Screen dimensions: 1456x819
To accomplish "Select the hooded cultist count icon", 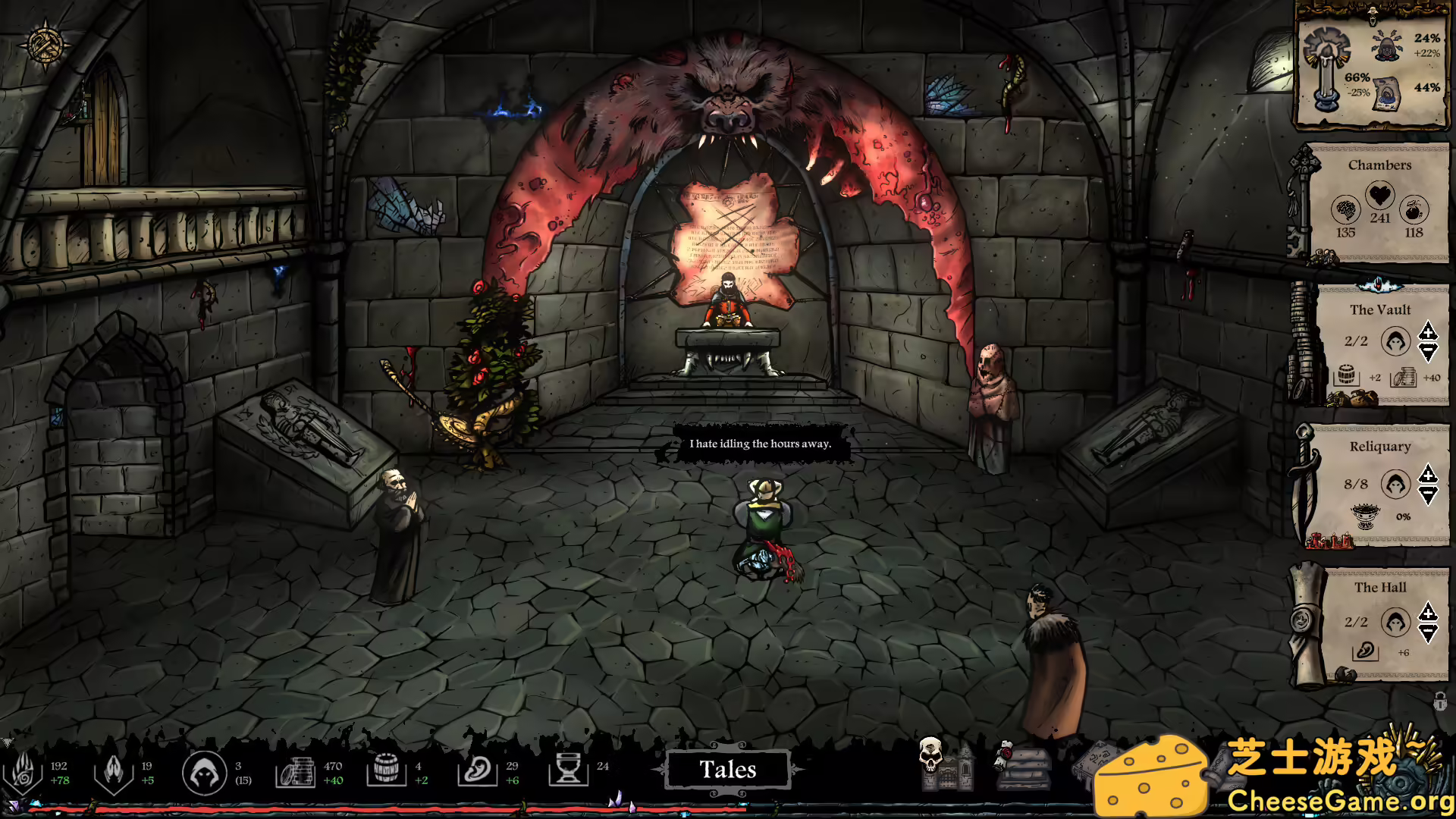I will (204, 773).
